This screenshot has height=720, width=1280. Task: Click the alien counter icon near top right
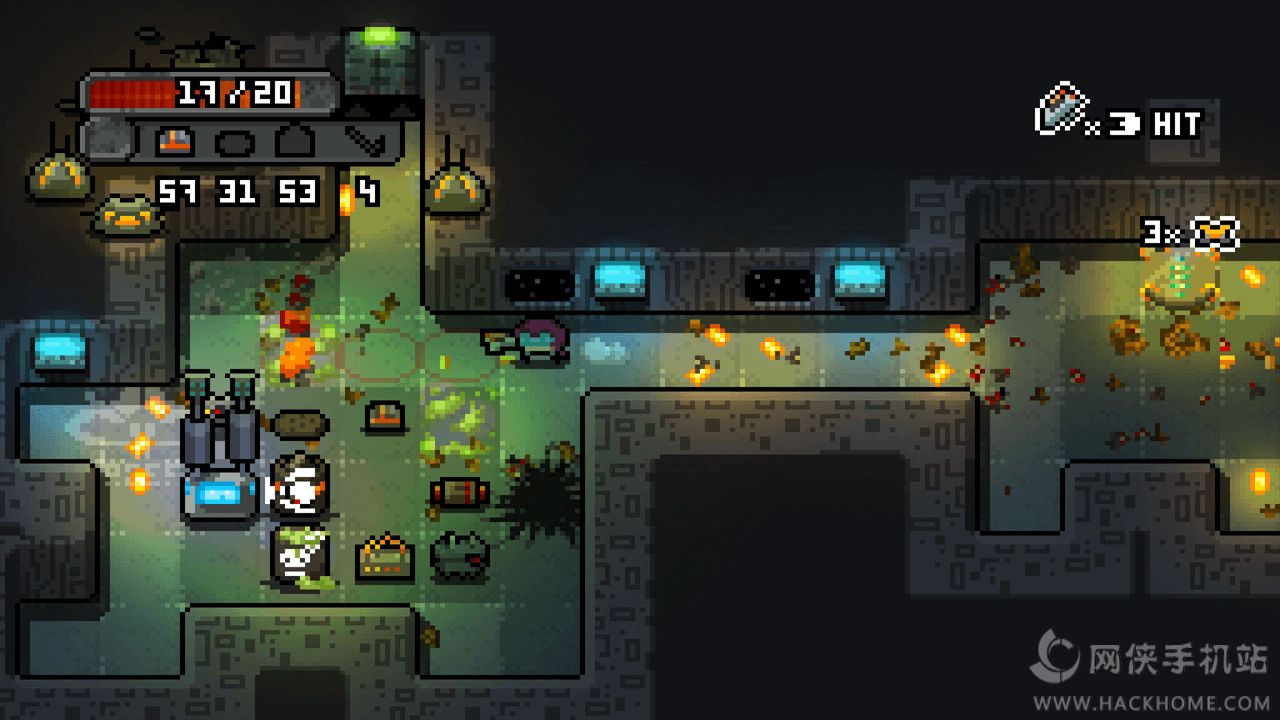coord(1214,232)
